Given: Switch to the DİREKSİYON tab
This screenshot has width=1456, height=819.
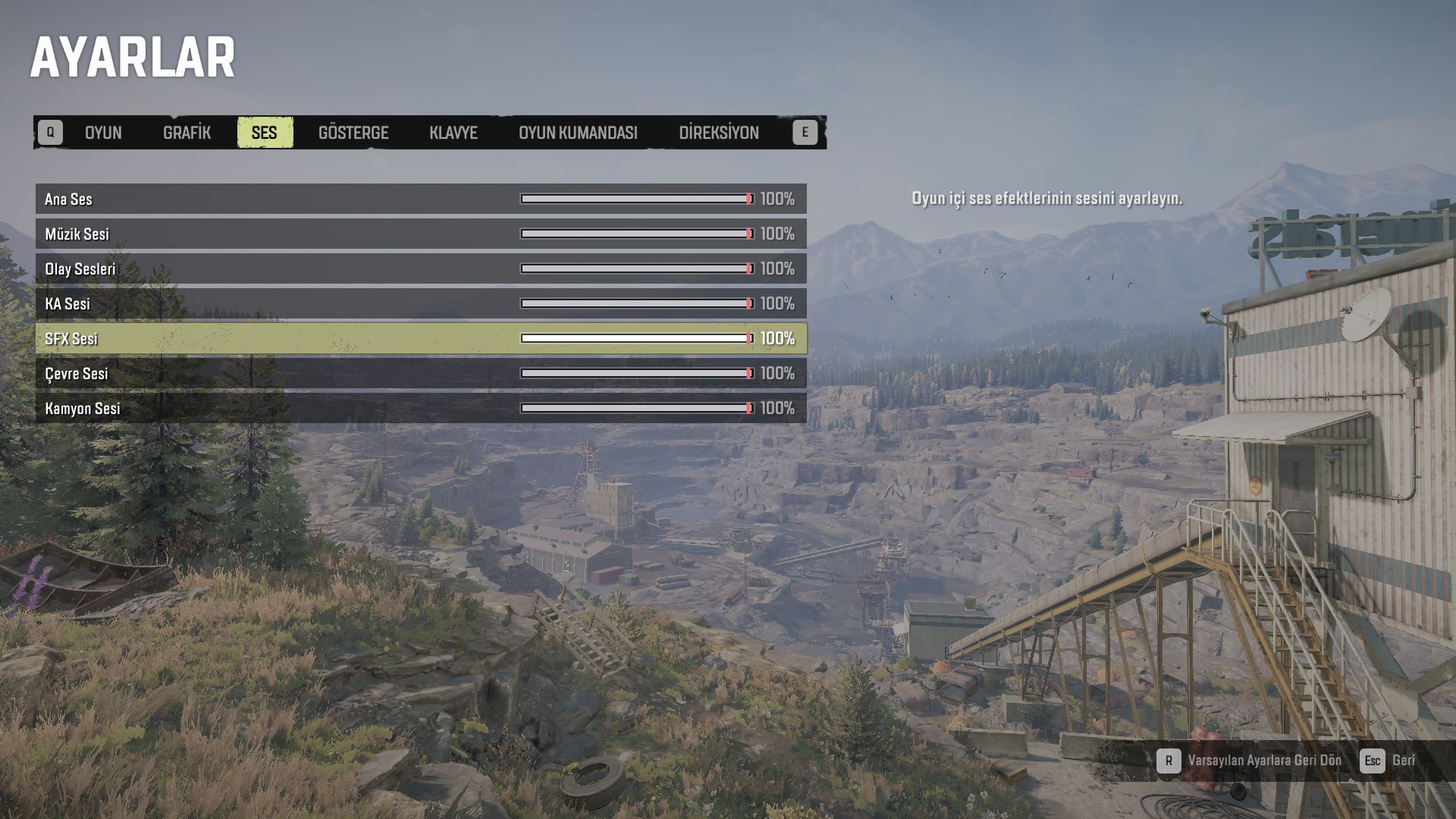Looking at the screenshot, I should [x=718, y=133].
